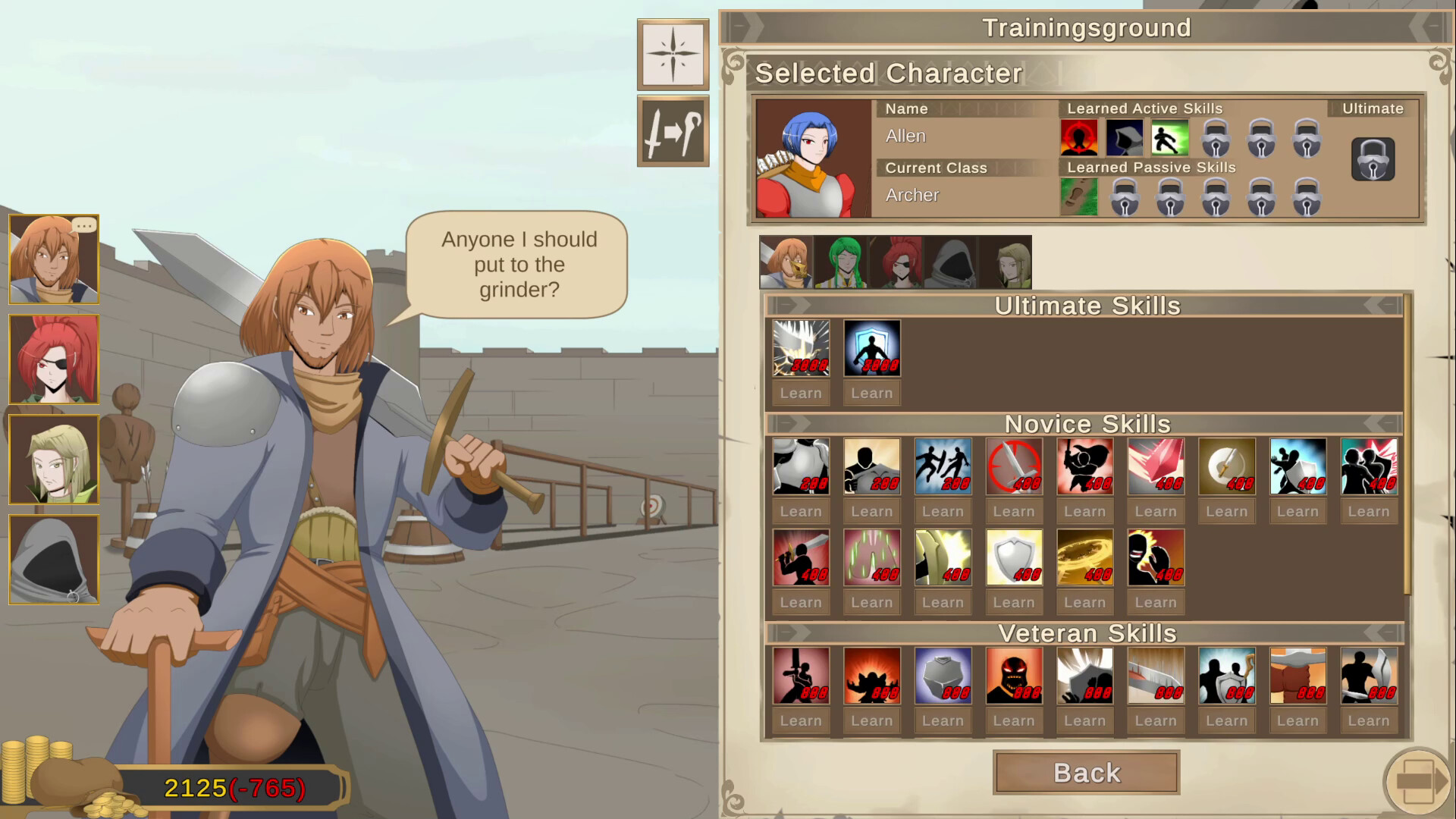Click the gold amount display showing 2125

point(196,789)
